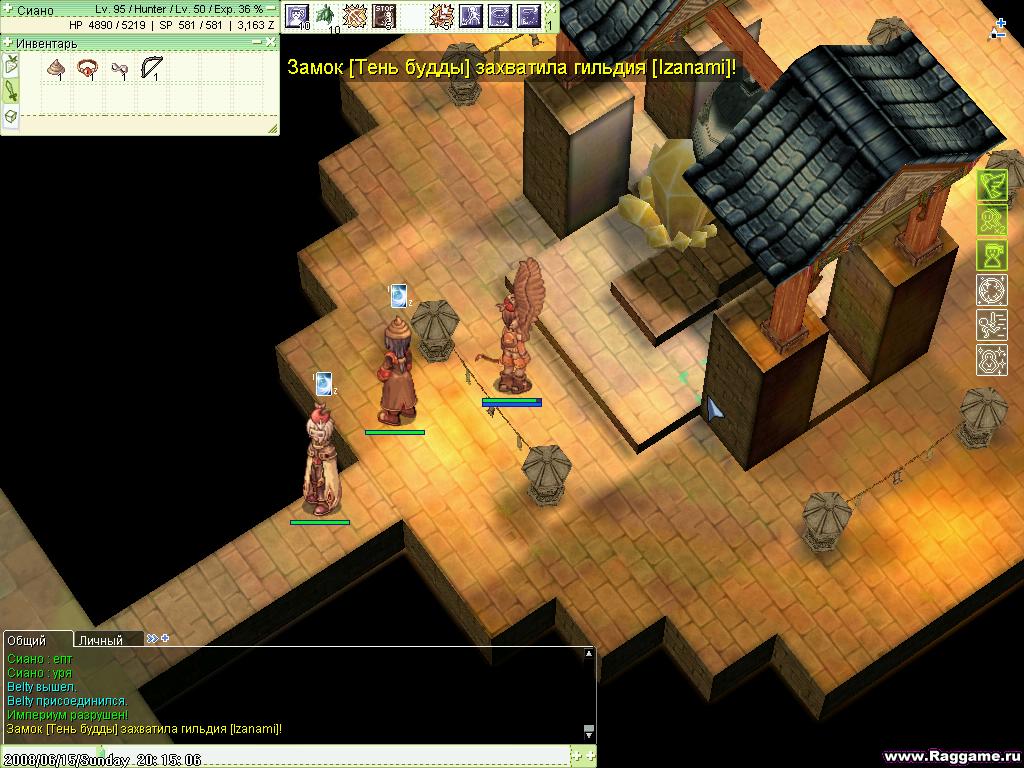This screenshot has height=768, width=1024.
Task: Click the white running figure status icon
Action: [991, 324]
